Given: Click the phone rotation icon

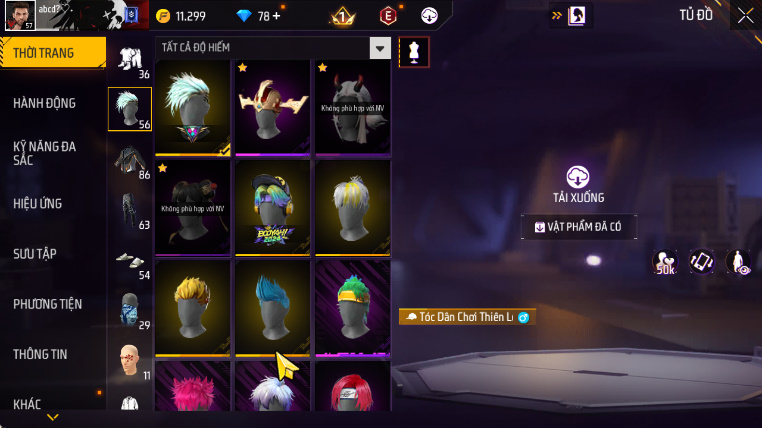Looking at the screenshot, I should (x=702, y=262).
